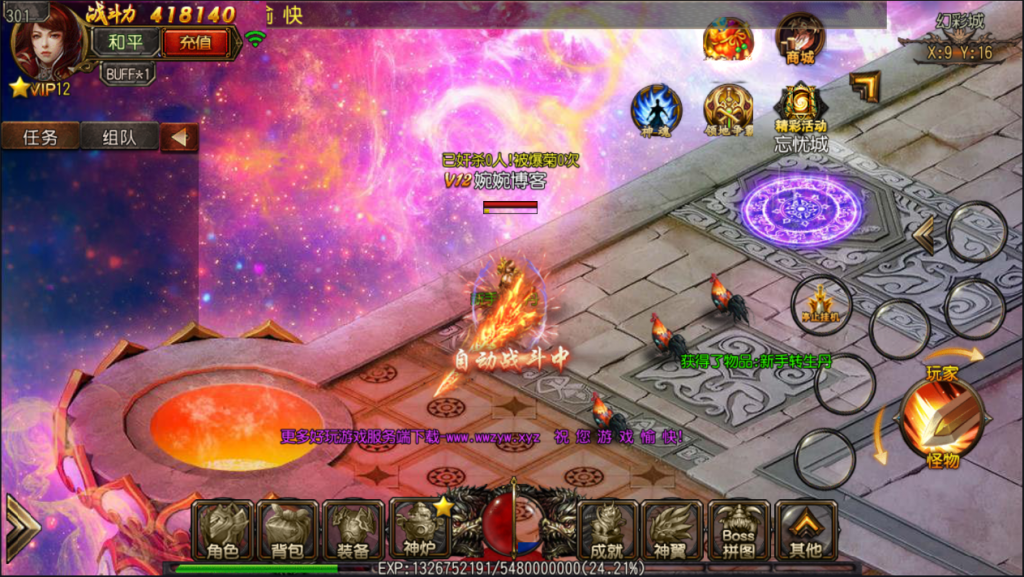The image size is (1024, 577).
Task: Open the 精彩活动 events icon
Action: click(801, 106)
